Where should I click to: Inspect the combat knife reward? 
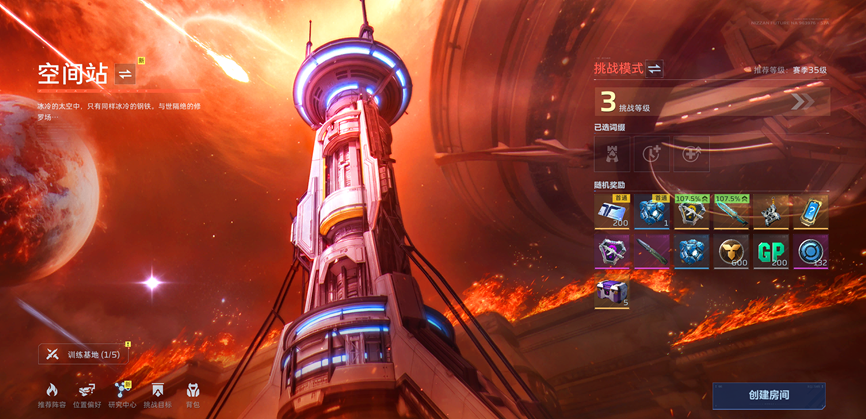[x=651, y=252]
